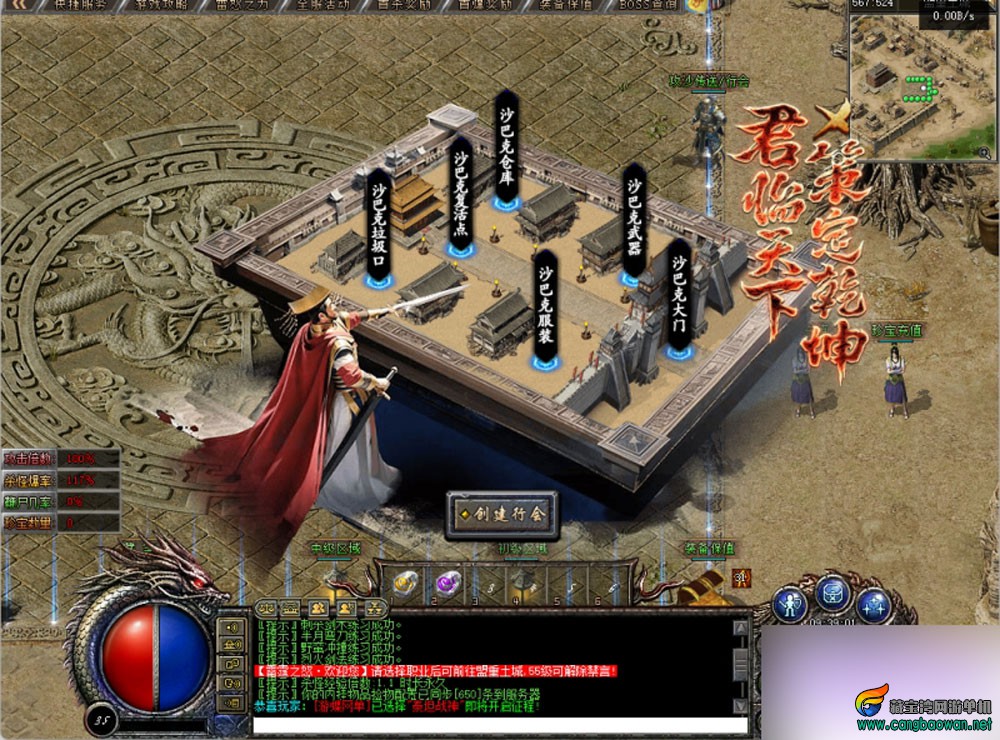Choose the 沙巴克垃圾口 map marker
1000x740 pixels.
coord(379,228)
